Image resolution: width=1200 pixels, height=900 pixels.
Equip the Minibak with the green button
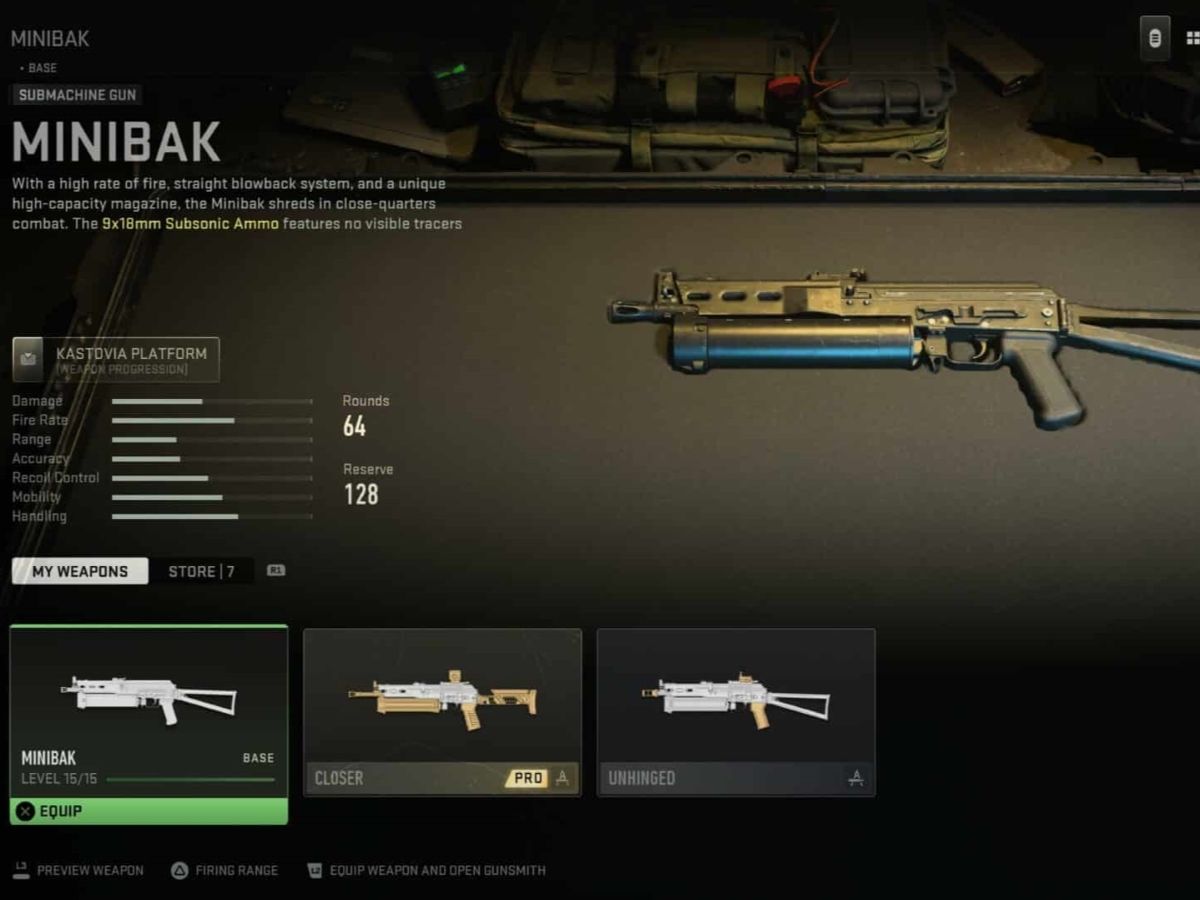[149, 811]
